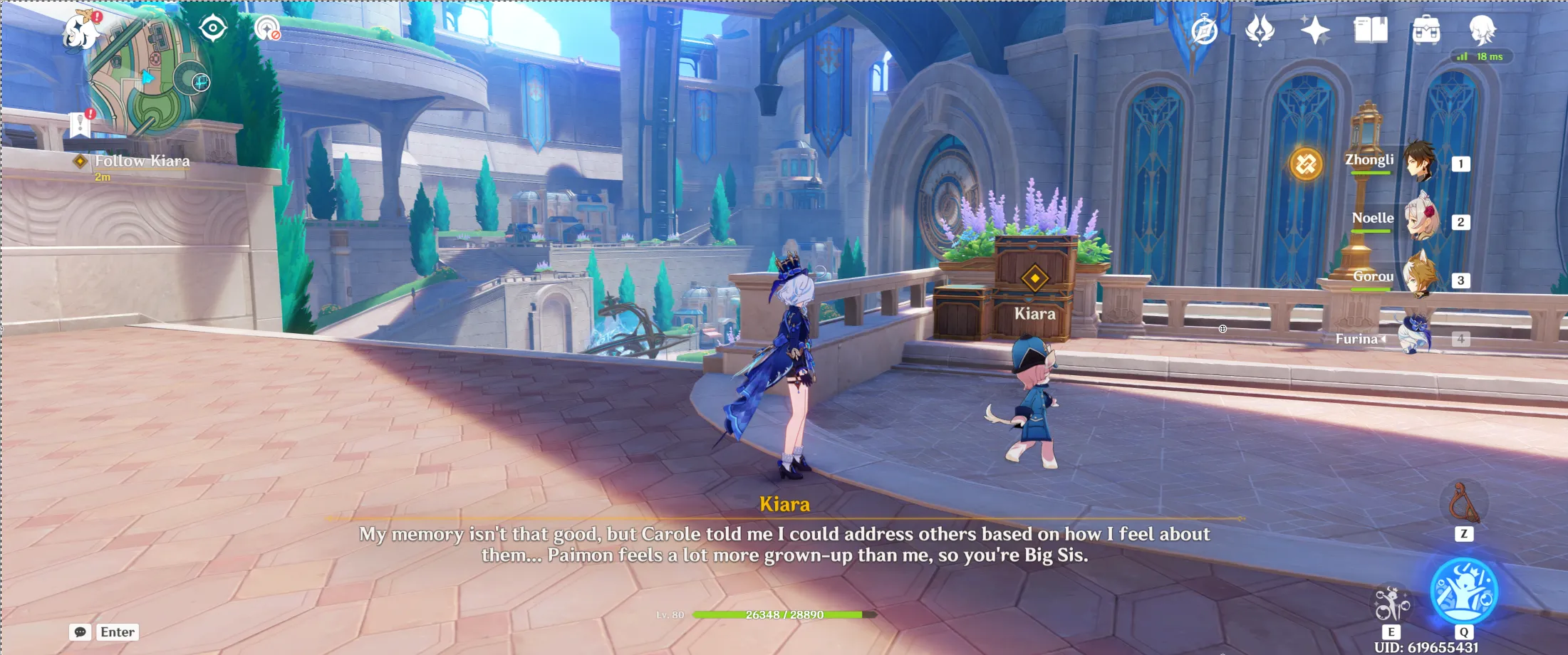
Task: Open the briefcase inventory icon
Action: (1426, 31)
